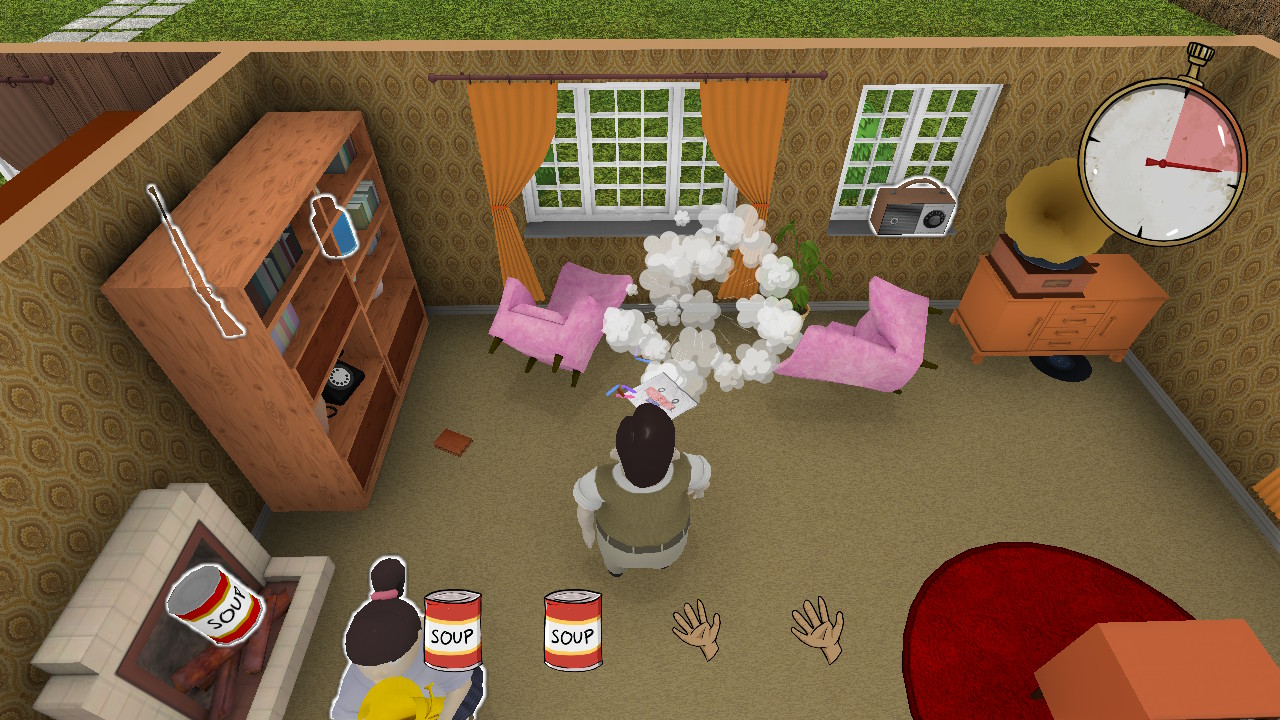The height and width of the screenshot is (720, 1280).
Task: Grab the middle soup can near Mary Jane
Action: coord(453,630)
